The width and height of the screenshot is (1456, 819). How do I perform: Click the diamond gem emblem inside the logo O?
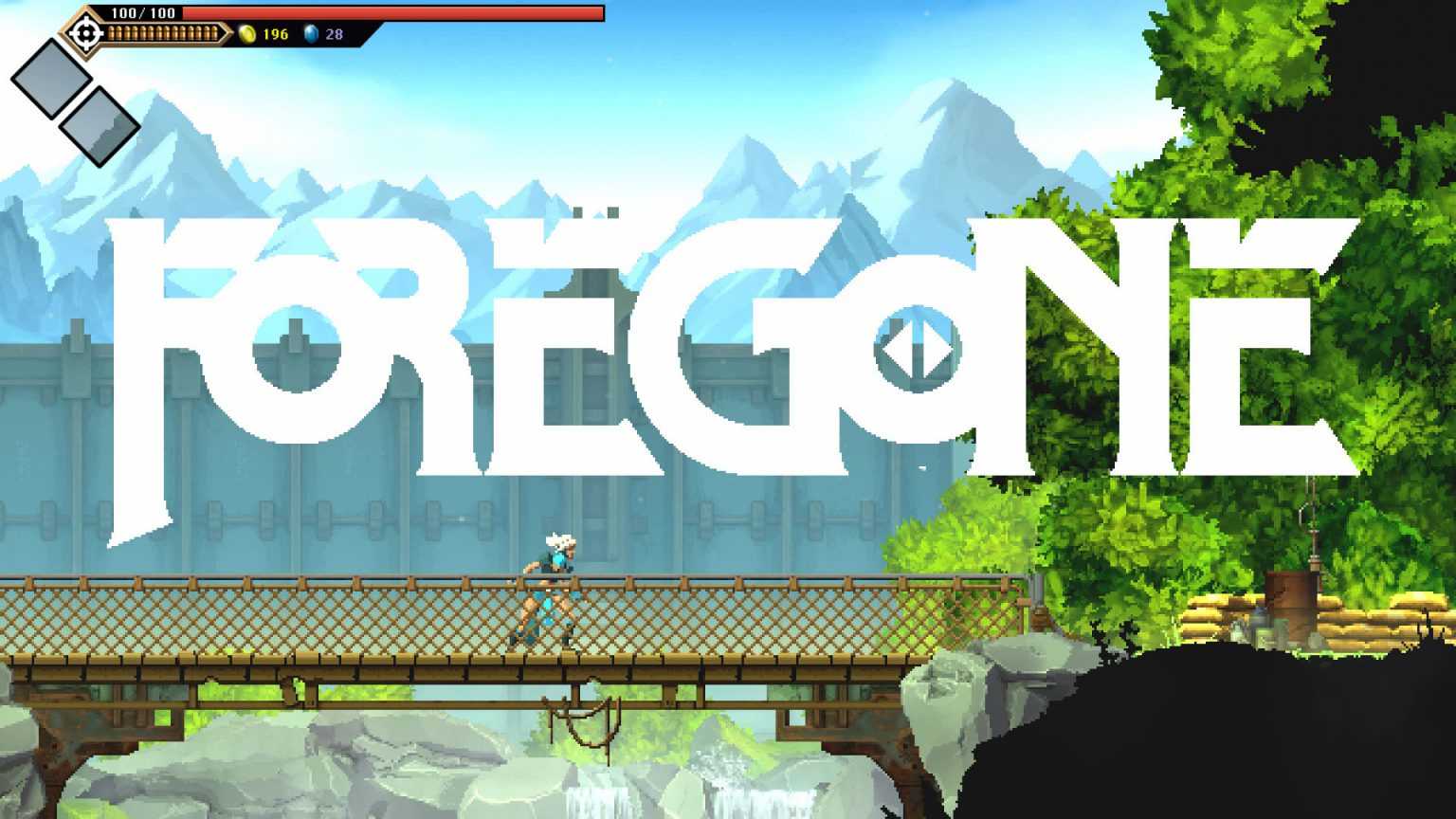pos(917,351)
